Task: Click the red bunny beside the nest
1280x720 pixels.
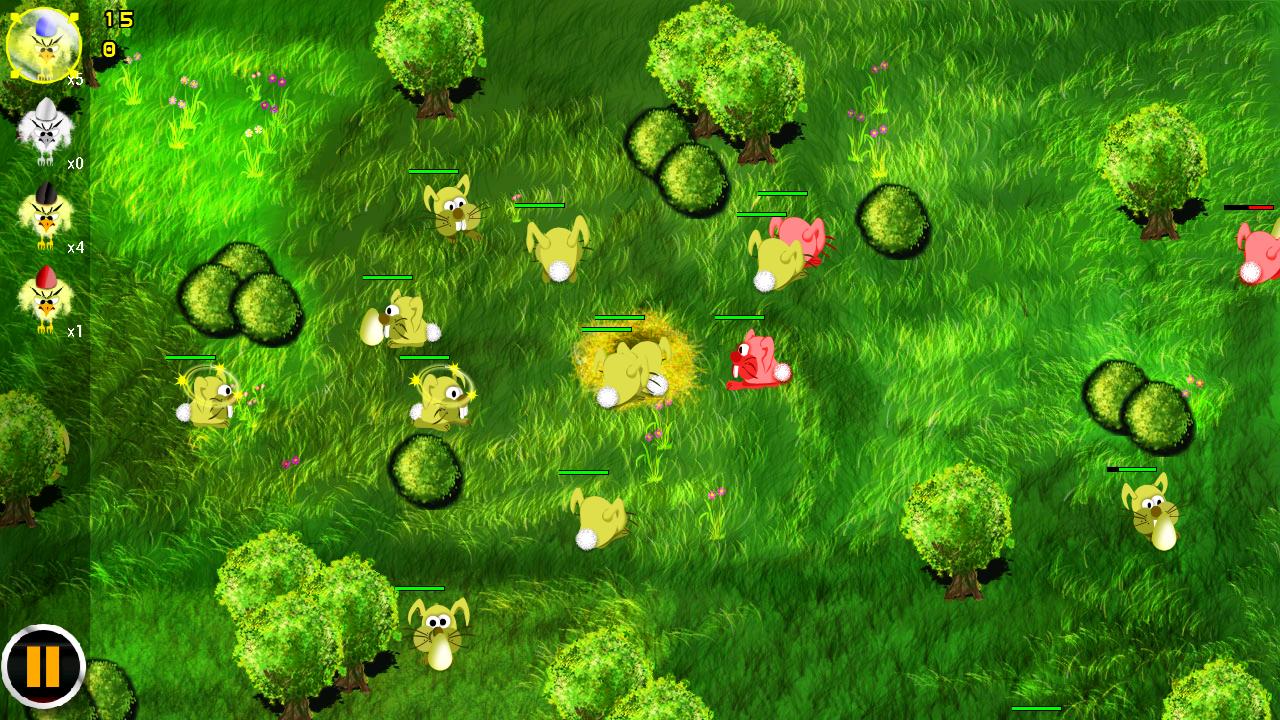Action: point(757,362)
